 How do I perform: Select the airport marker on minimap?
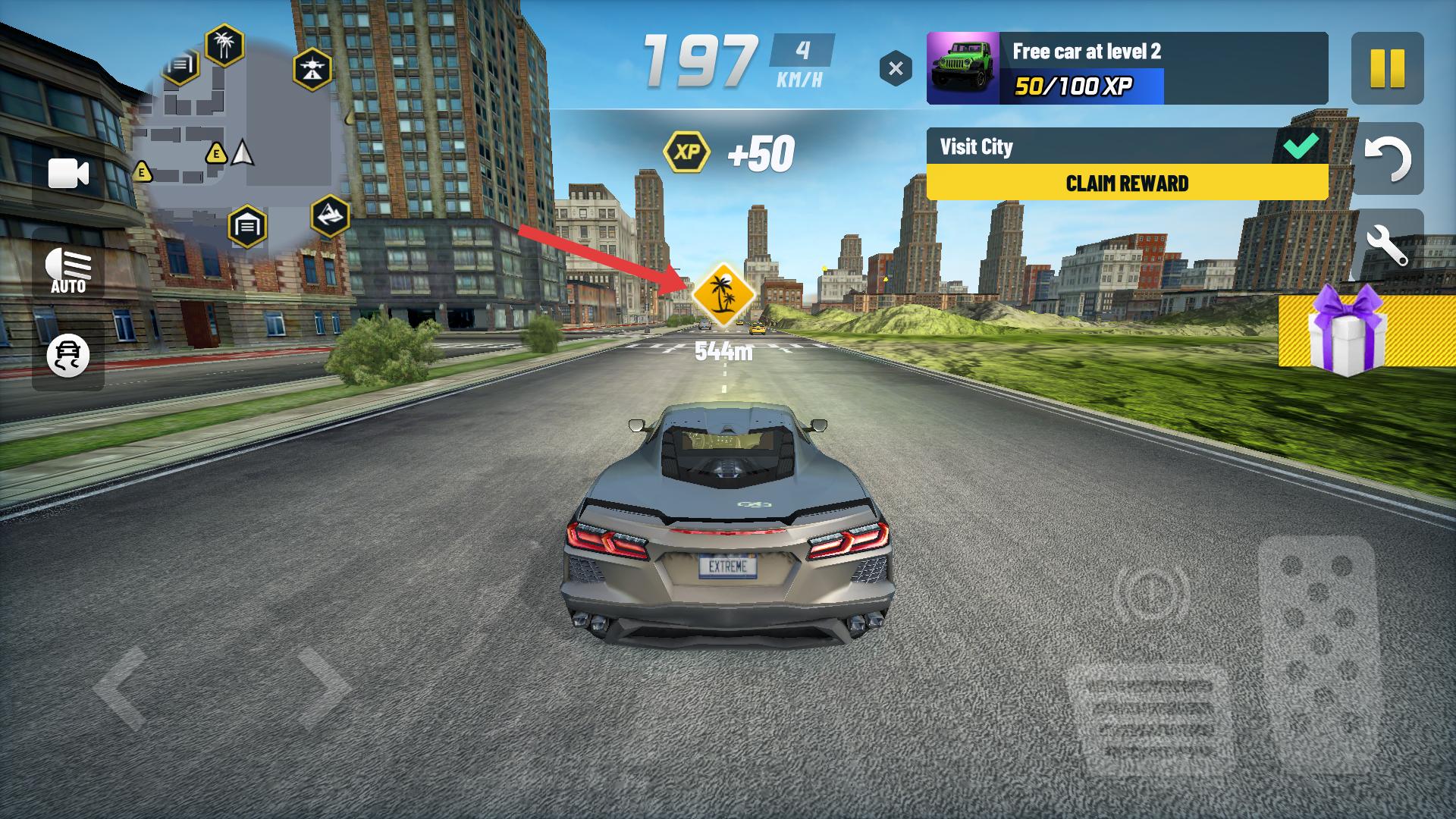click(312, 69)
